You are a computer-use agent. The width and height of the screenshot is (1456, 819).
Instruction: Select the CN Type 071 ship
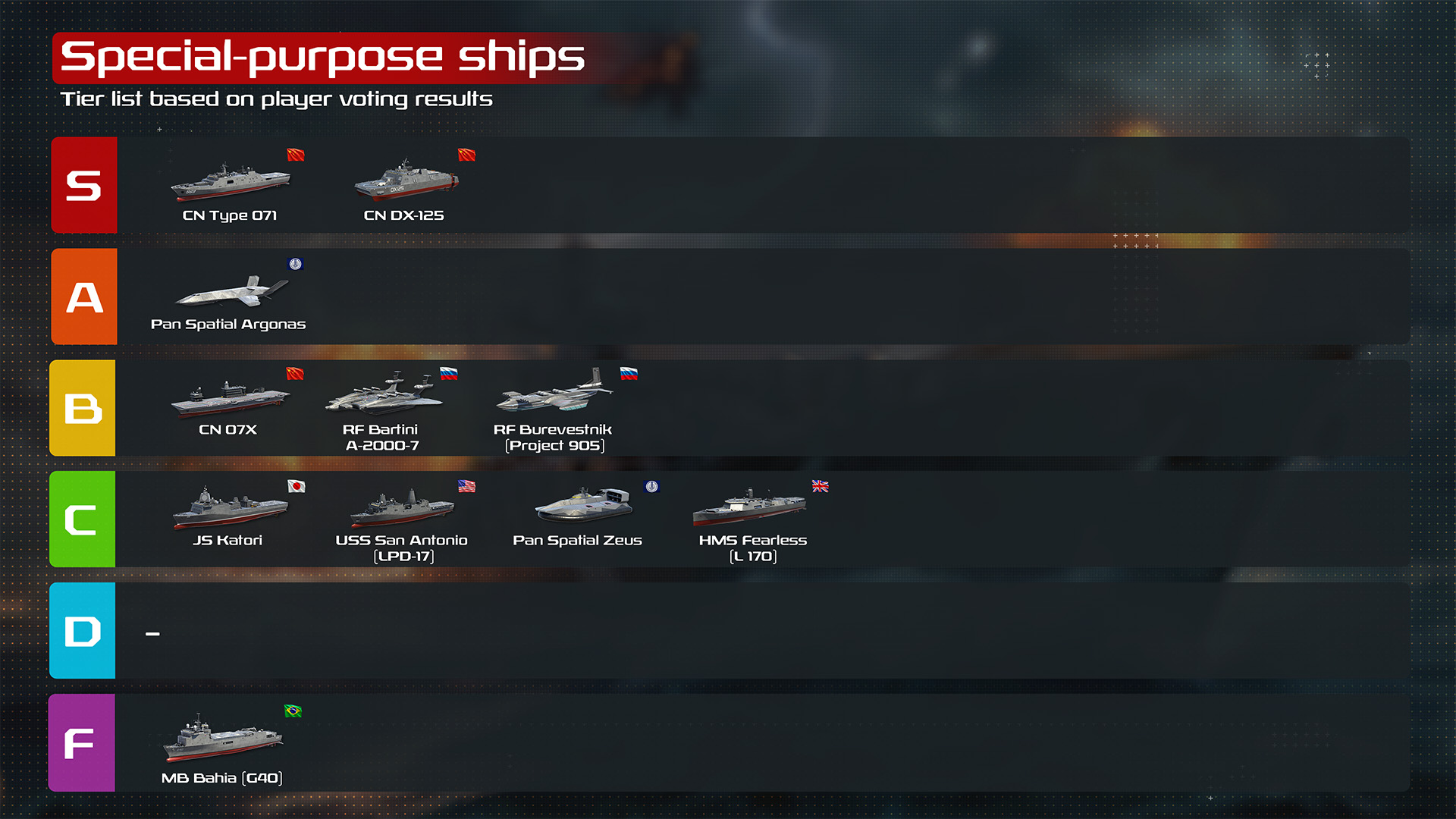click(x=230, y=182)
